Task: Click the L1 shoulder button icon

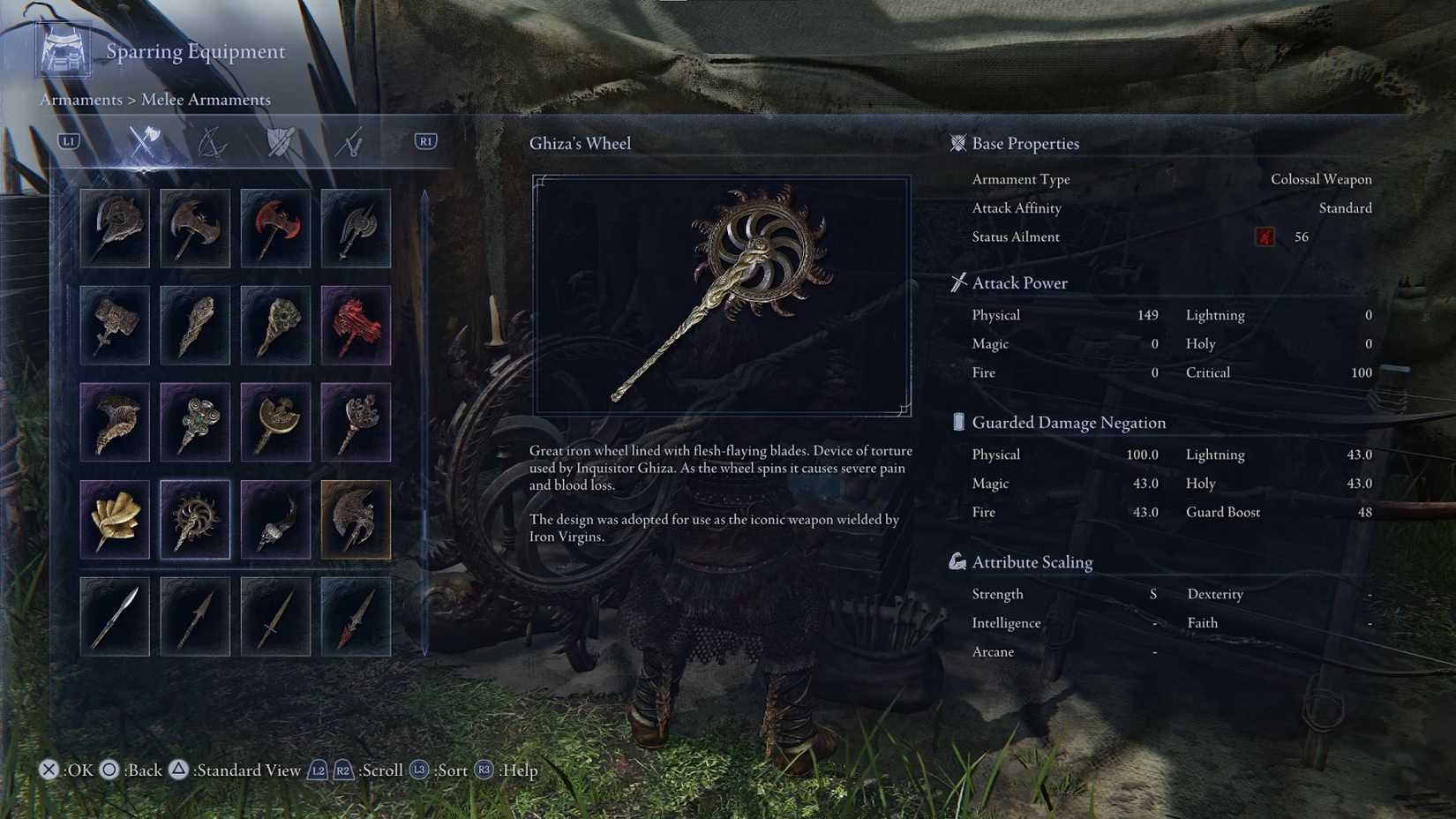Action: click(x=67, y=139)
